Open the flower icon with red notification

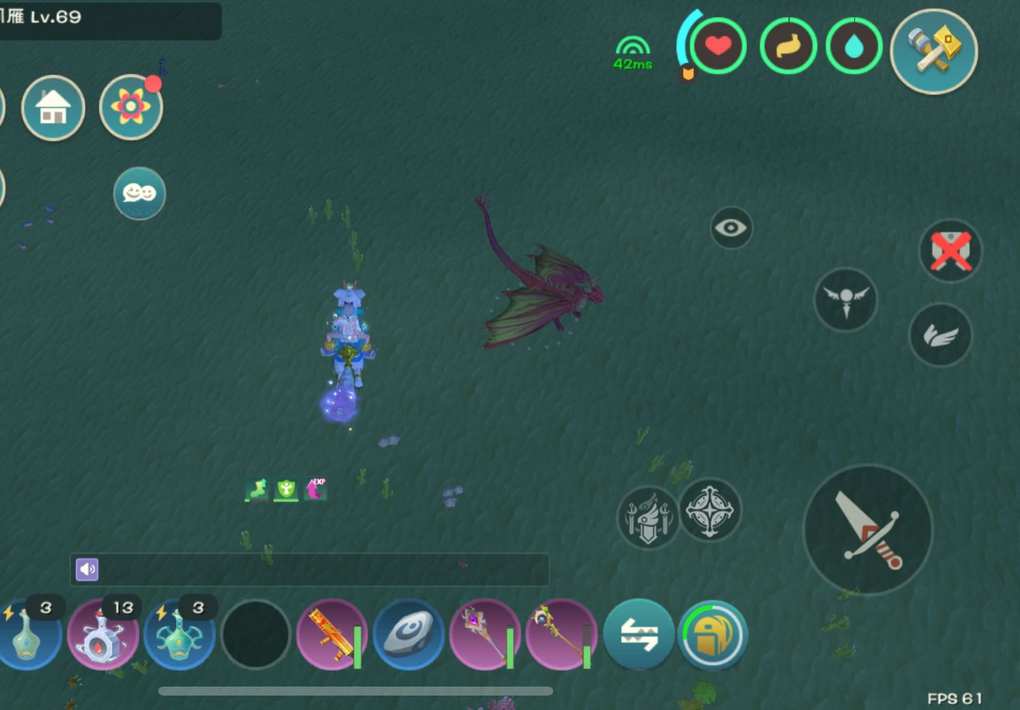click(131, 107)
